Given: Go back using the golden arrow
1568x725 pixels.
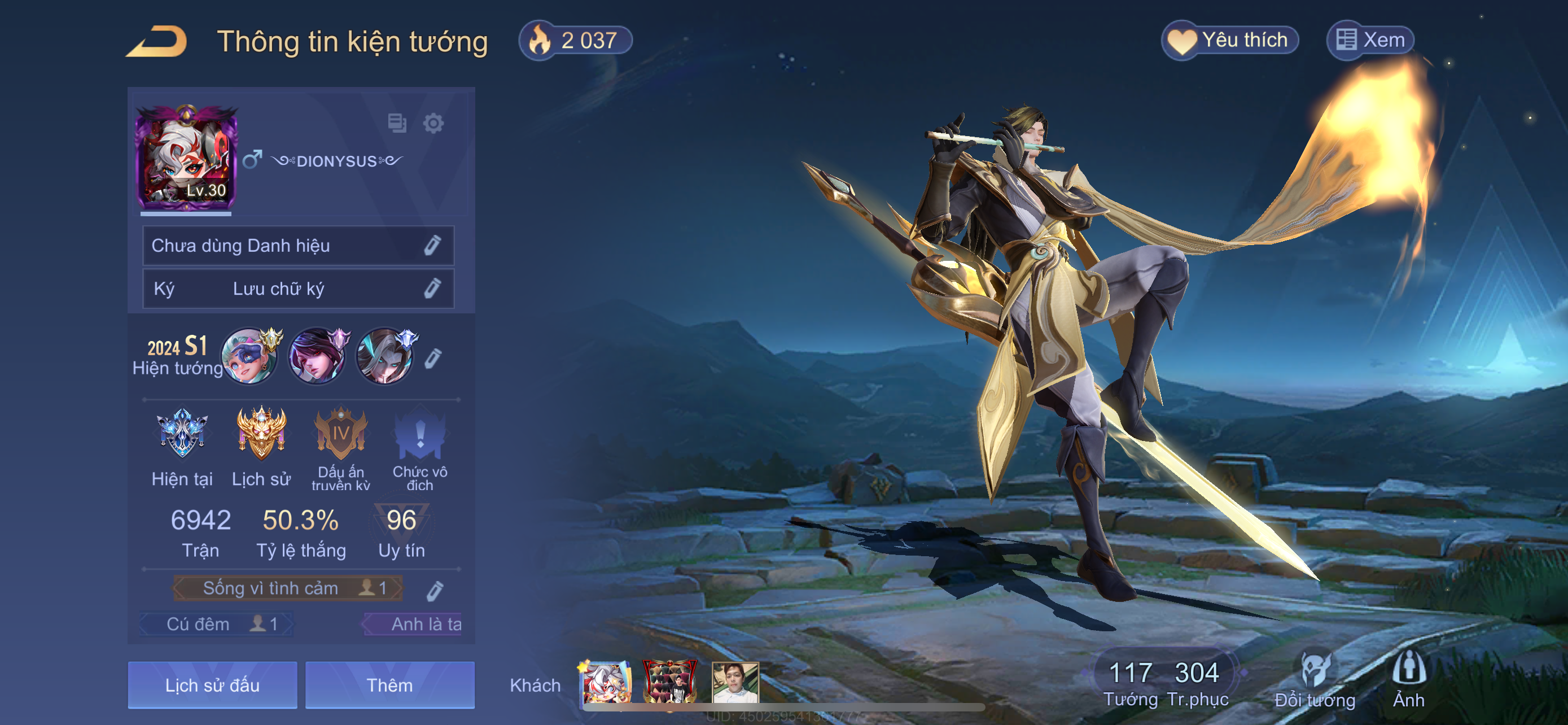Looking at the screenshot, I should click(x=157, y=41).
